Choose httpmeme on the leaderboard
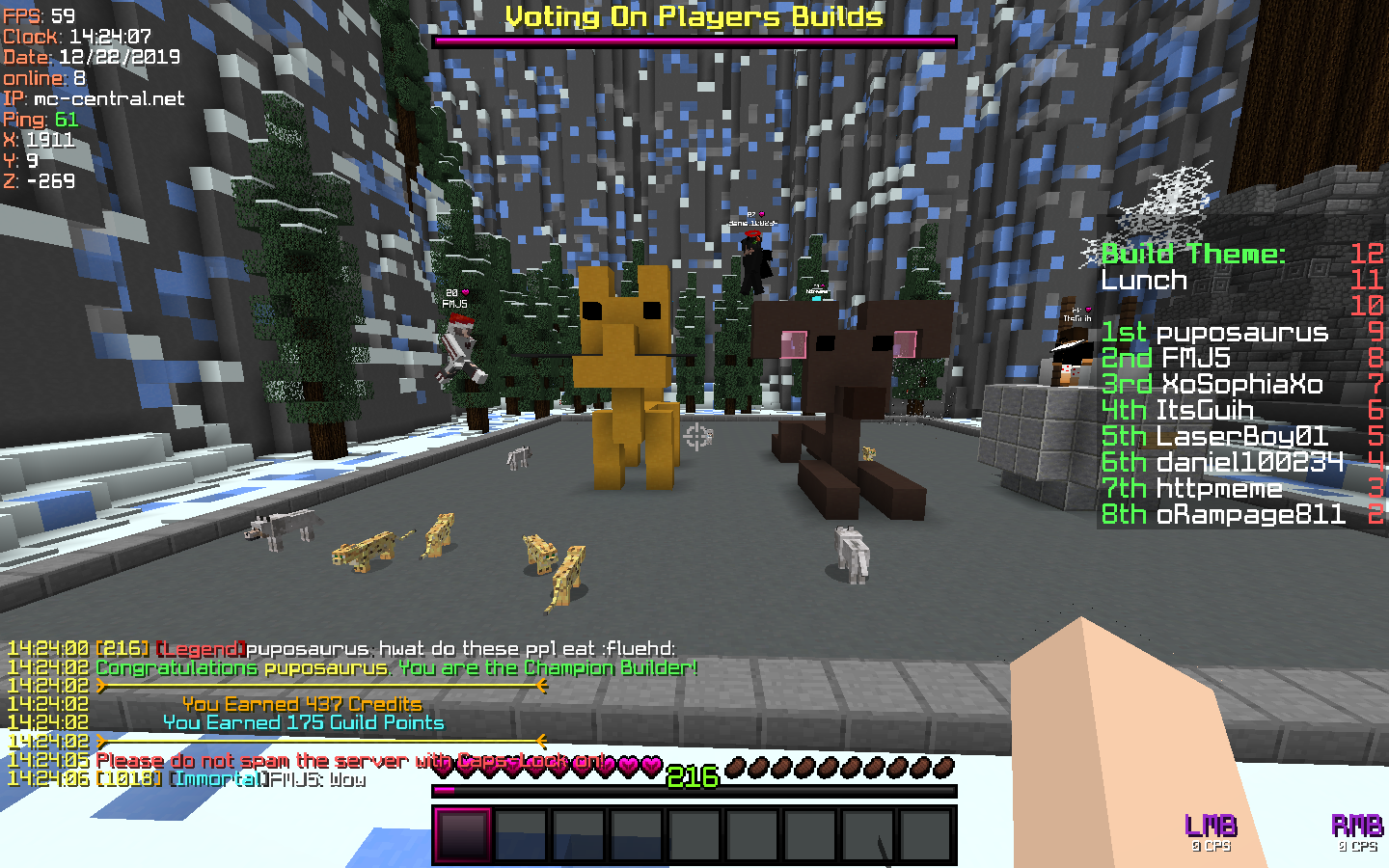The image size is (1389, 868). coord(1219,489)
